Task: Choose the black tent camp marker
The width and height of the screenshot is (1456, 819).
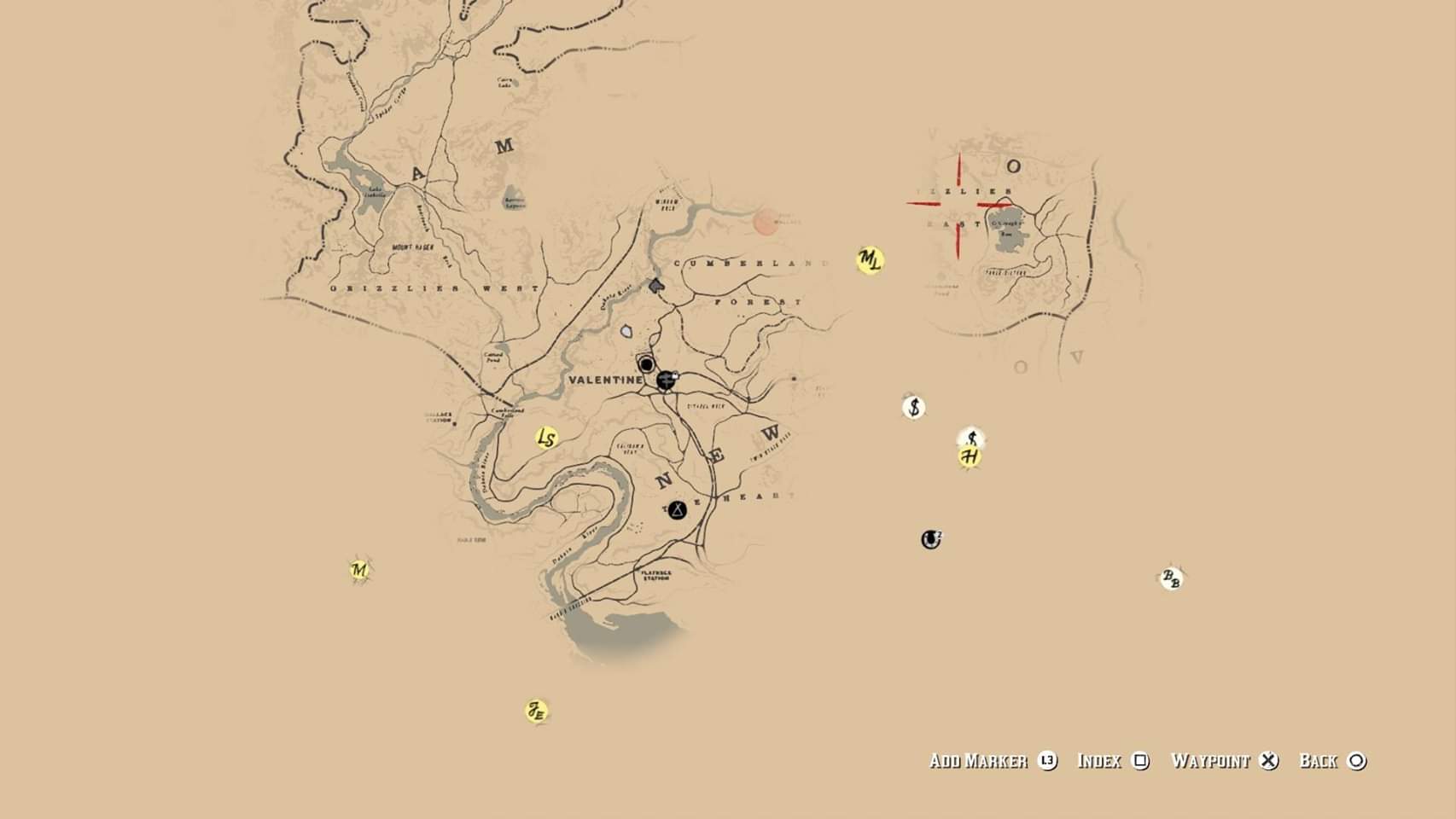Action: (678, 510)
